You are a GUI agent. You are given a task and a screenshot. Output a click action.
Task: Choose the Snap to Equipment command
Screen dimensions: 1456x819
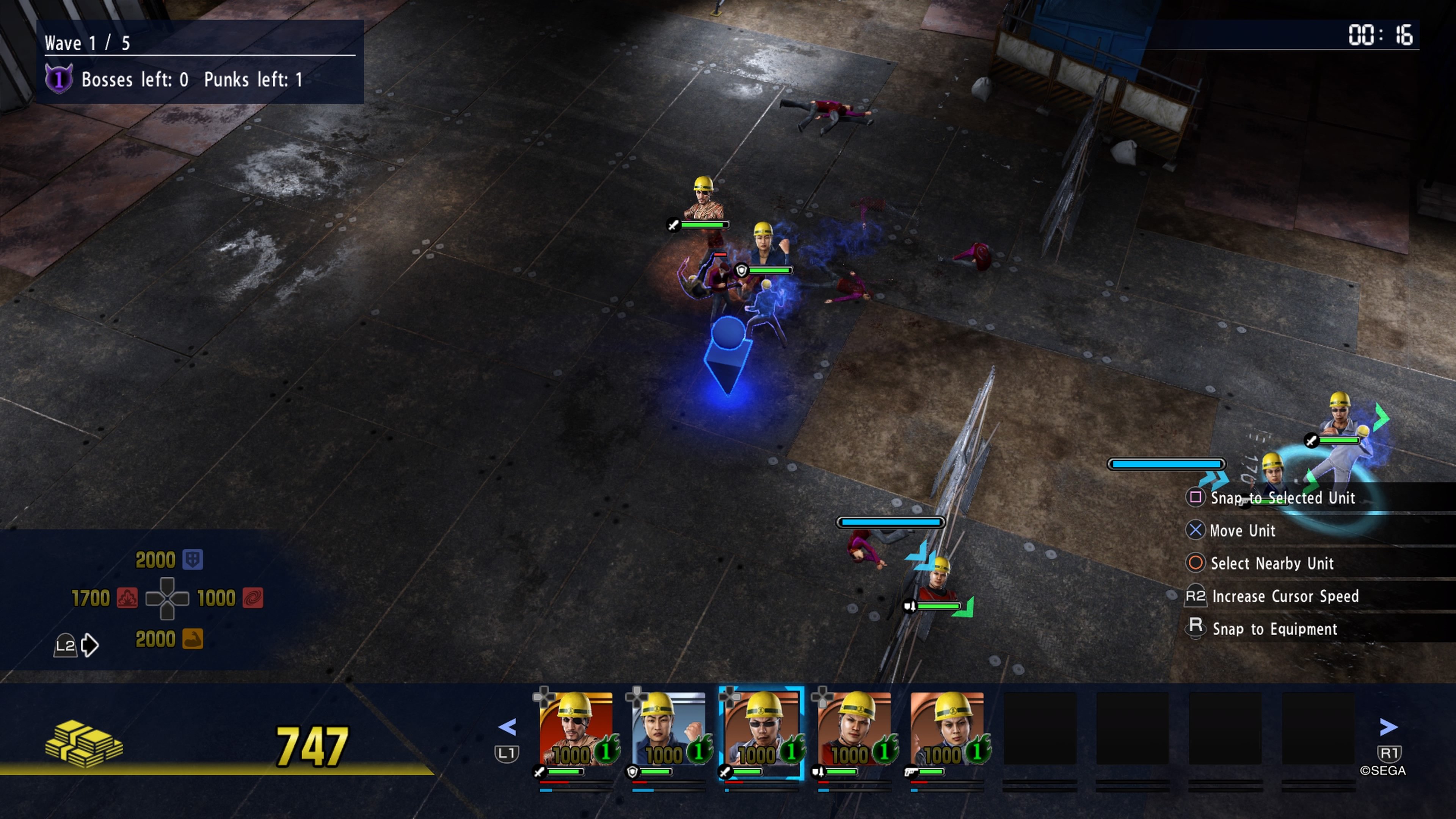coord(1274,629)
